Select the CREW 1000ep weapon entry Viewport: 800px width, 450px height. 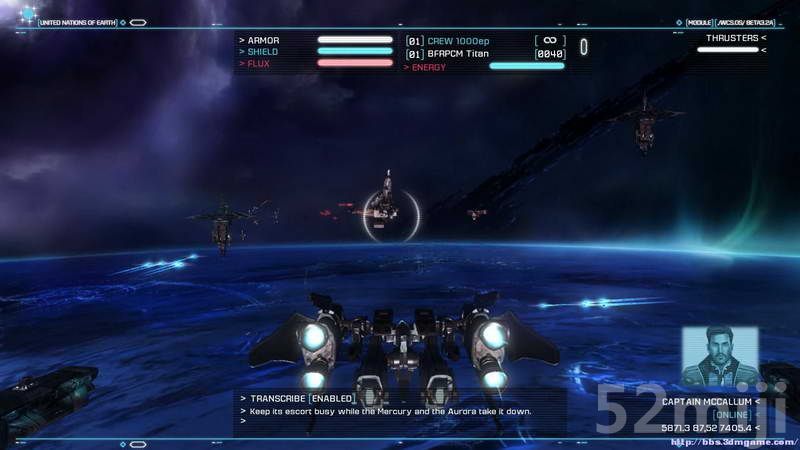coord(459,41)
